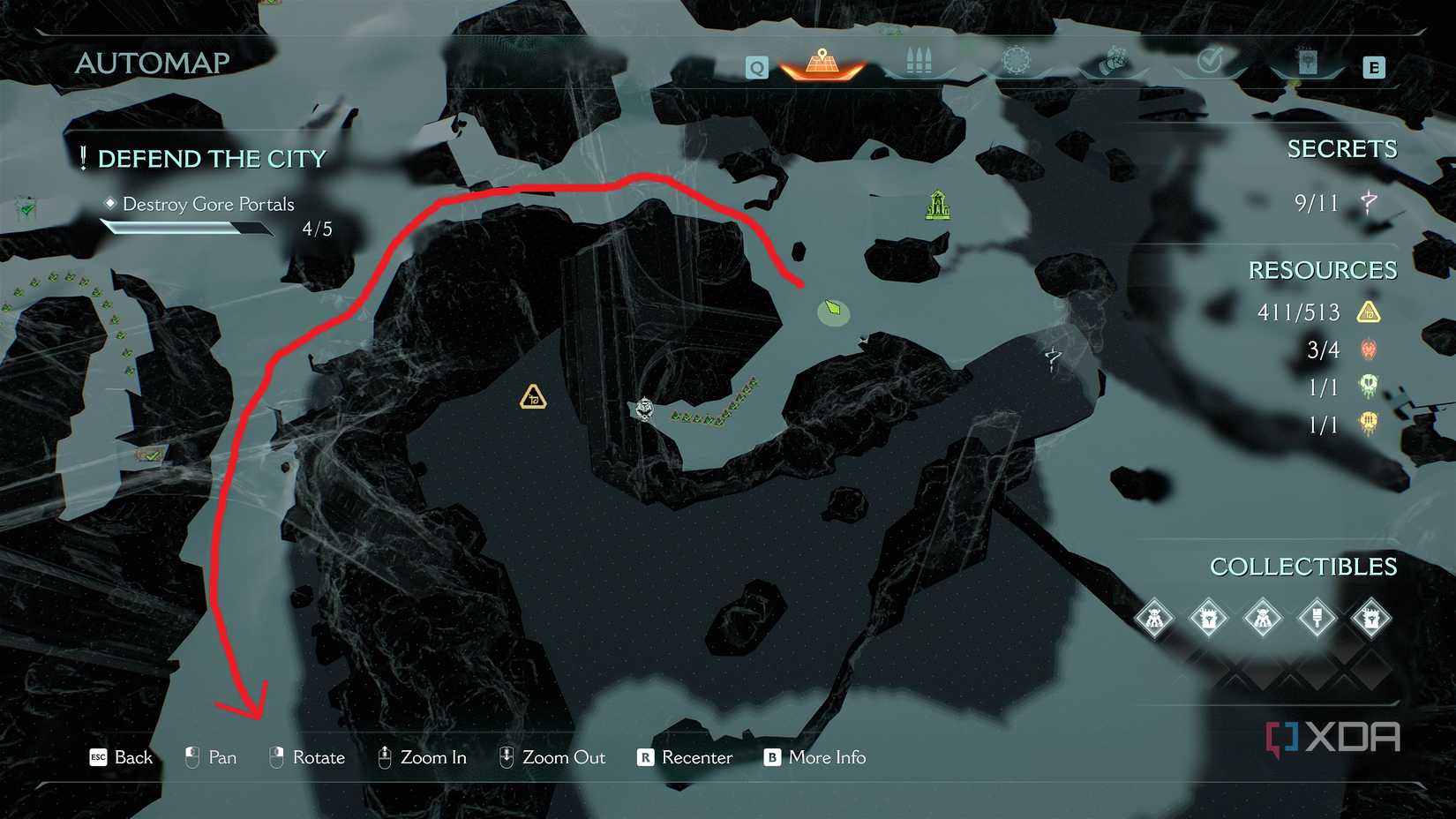
Task: Click the rightmost Collectibles diamond badge
Action: pyautogui.click(x=1375, y=619)
